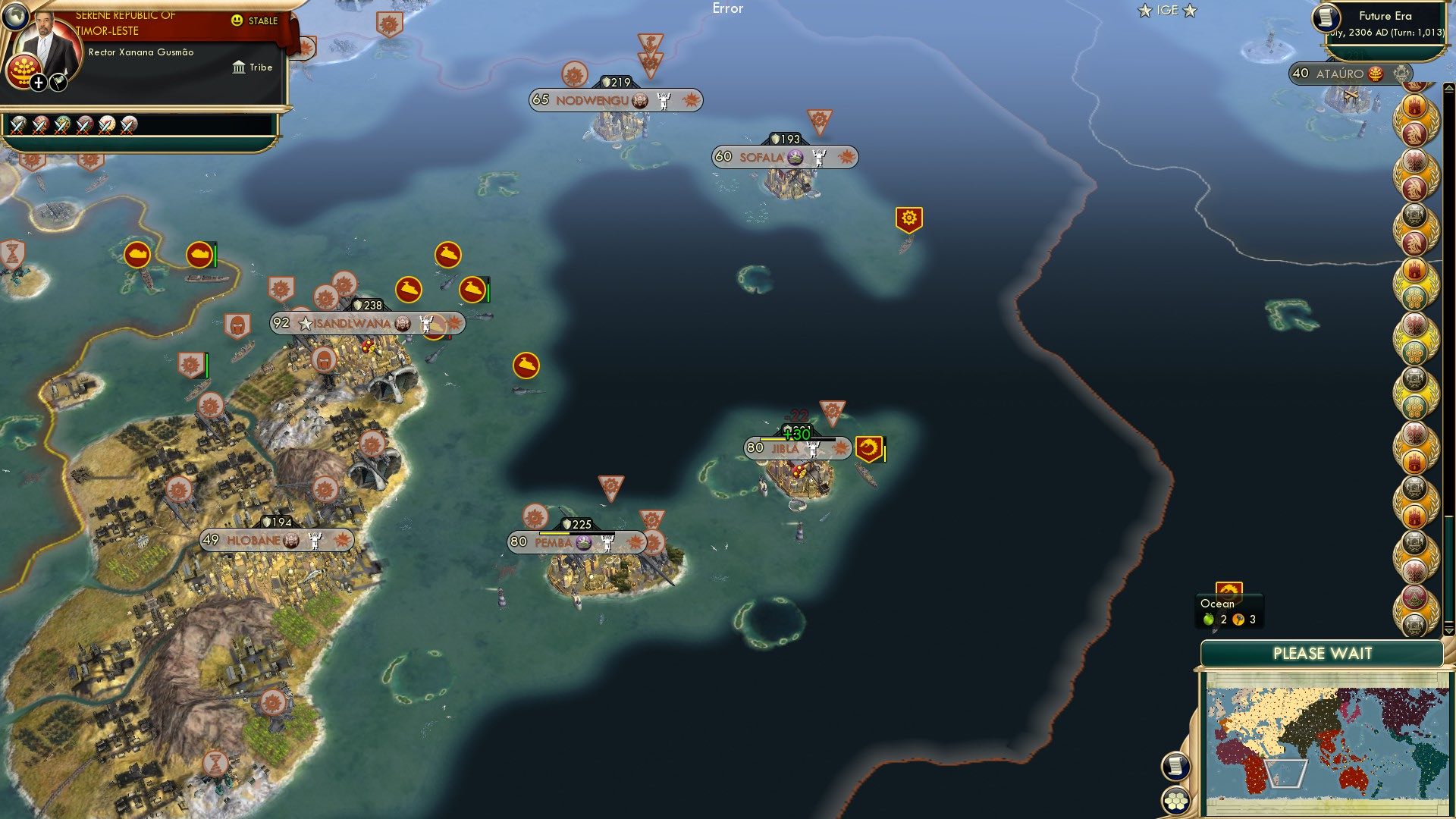The height and width of the screenshot is (819, 1456).
Task: Click the Error label at top center
Action: click(x=729, y=9)
